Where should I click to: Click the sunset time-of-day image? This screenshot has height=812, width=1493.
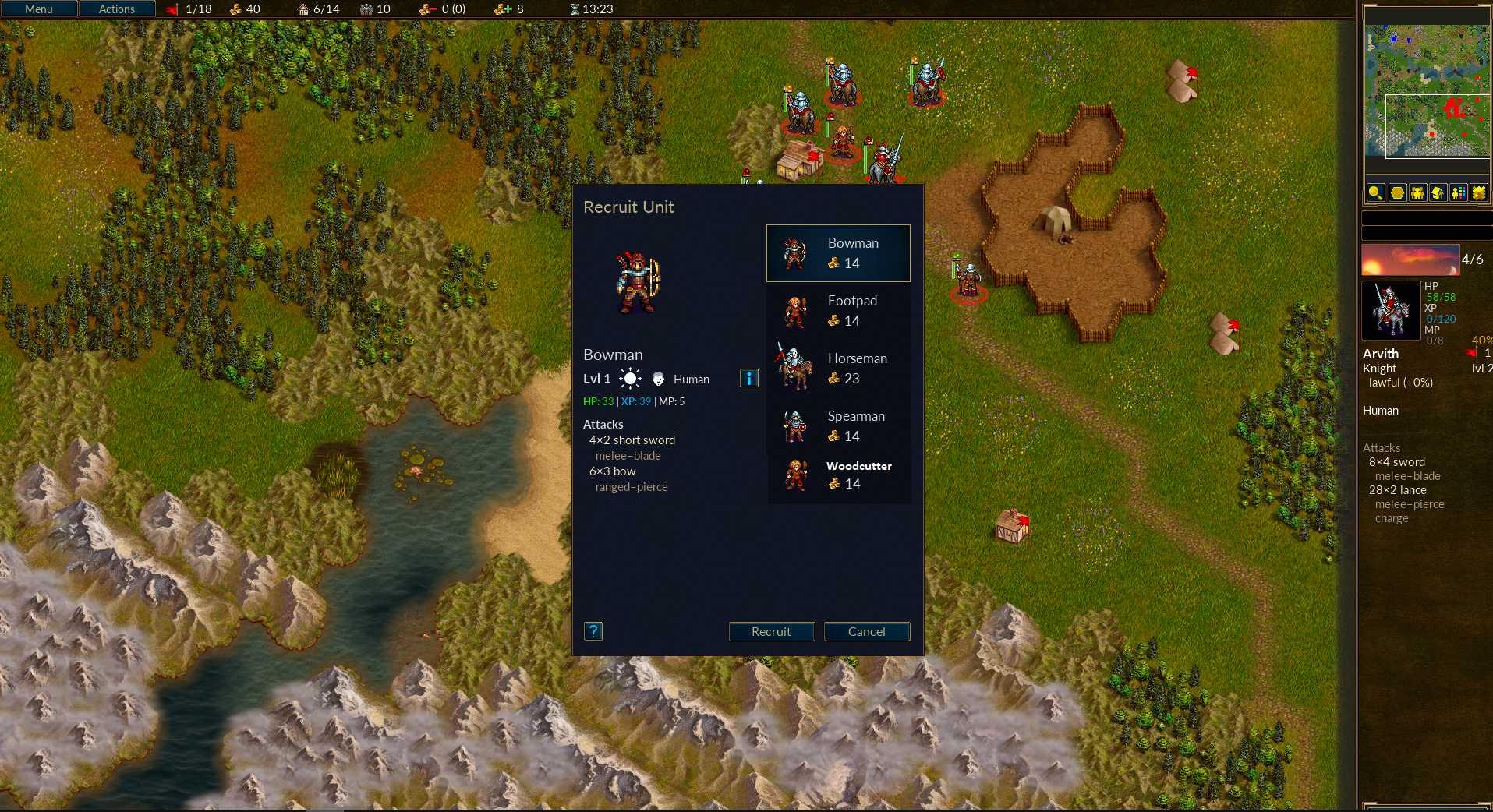[1410, 260]
